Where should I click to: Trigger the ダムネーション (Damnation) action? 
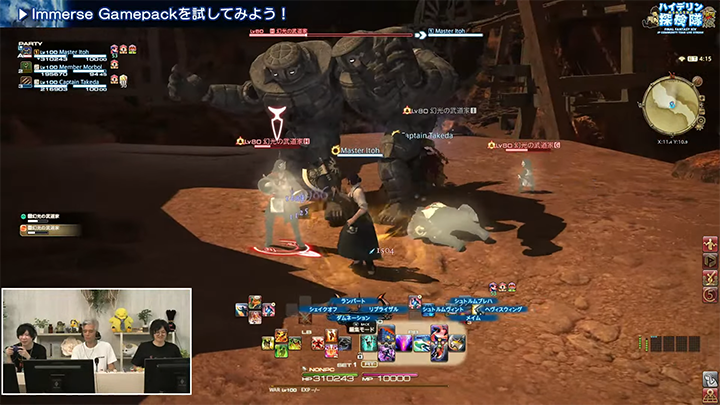(x=350, y=318)
